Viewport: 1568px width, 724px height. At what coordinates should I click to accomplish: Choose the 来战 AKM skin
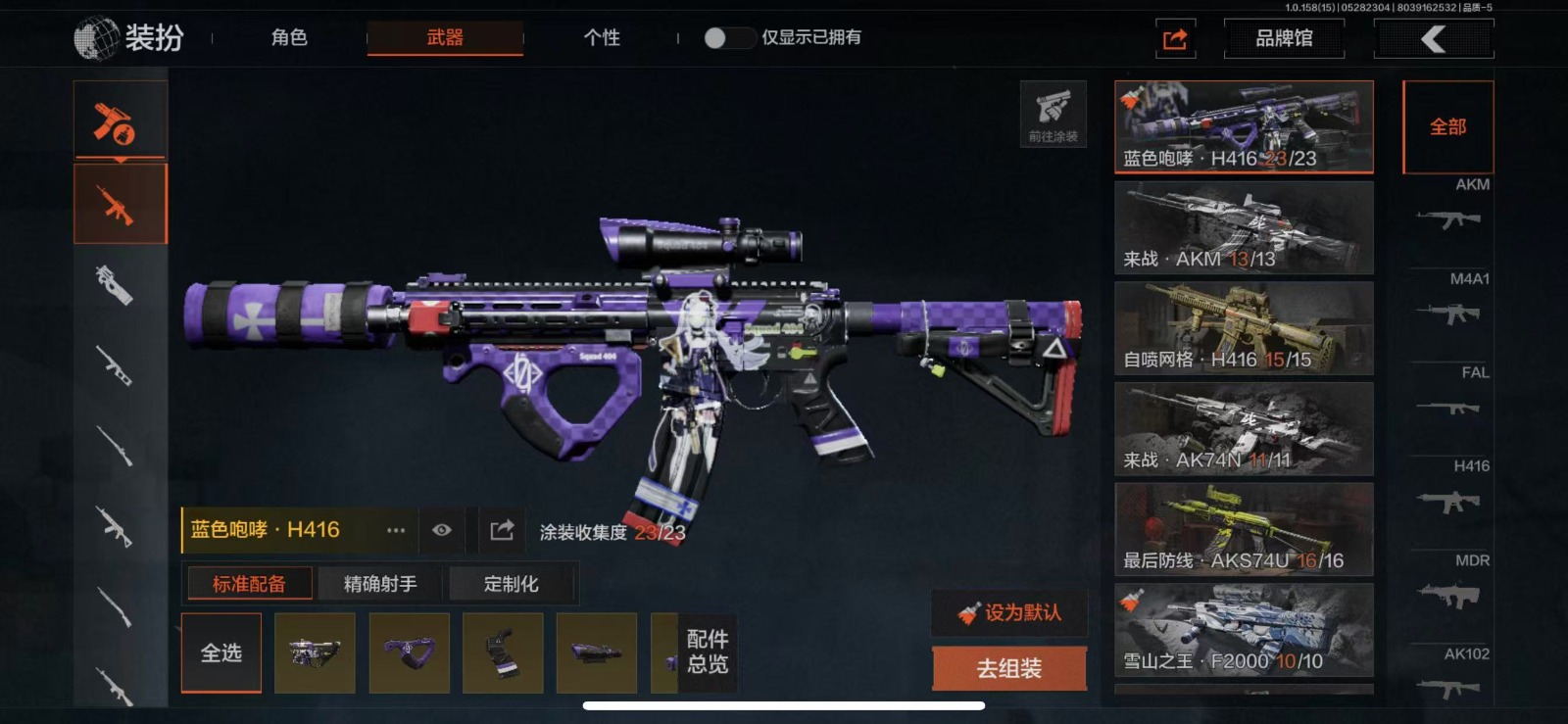click(1243, 227)
